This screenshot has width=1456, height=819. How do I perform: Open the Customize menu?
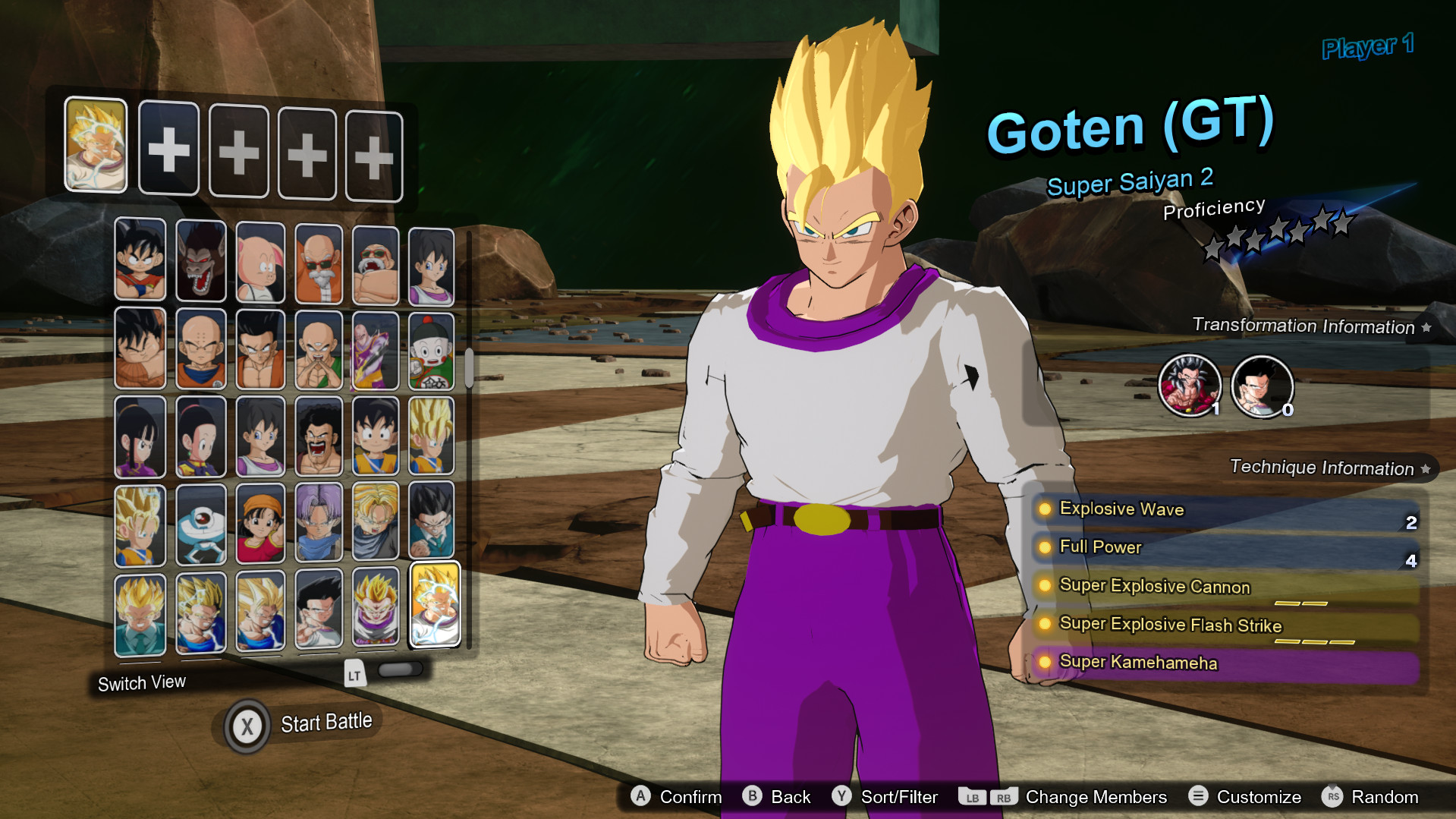[x=1259, y=797]
